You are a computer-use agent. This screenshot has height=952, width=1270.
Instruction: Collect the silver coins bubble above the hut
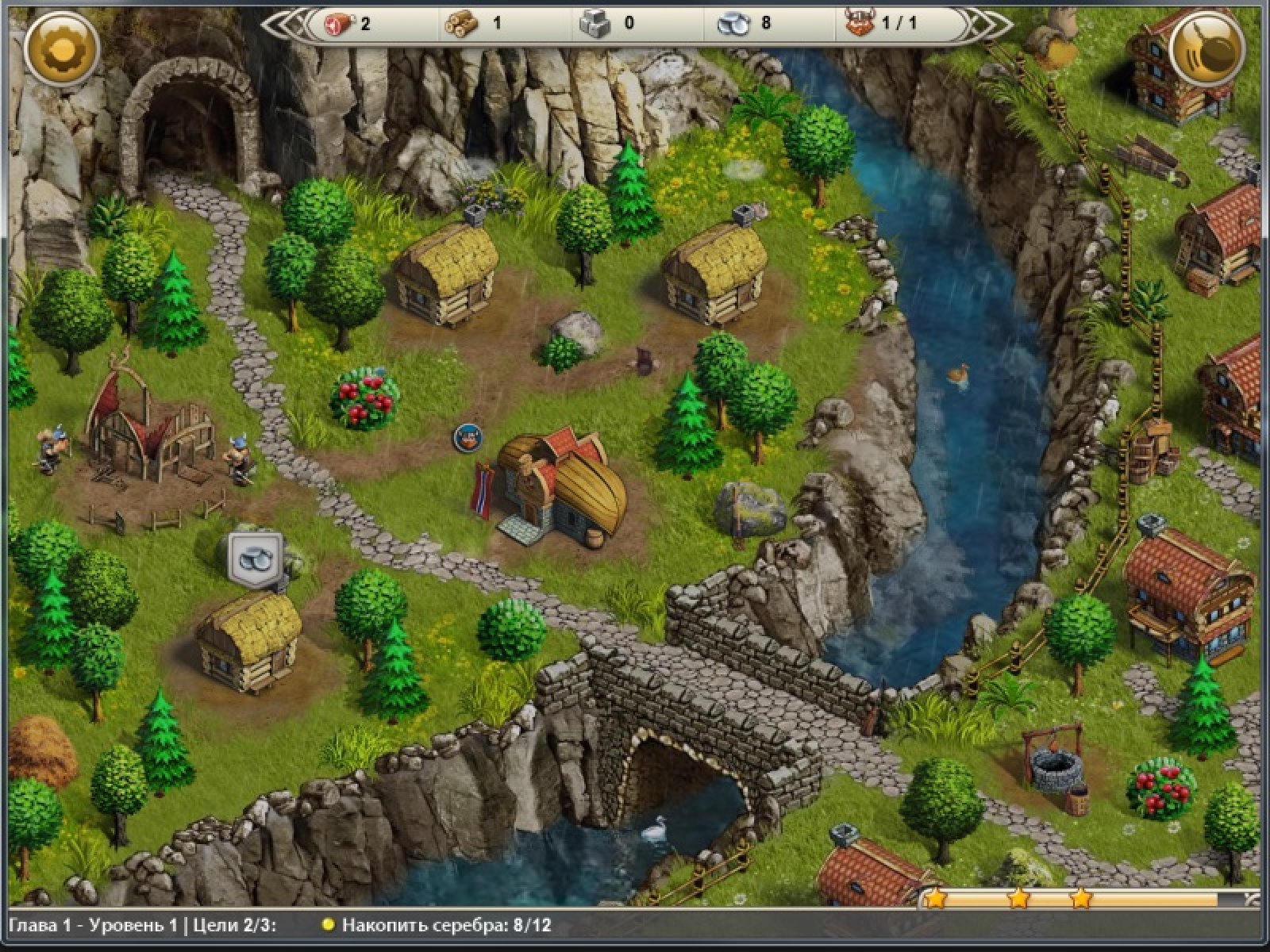pyautogui.click(x=256, y=557)
